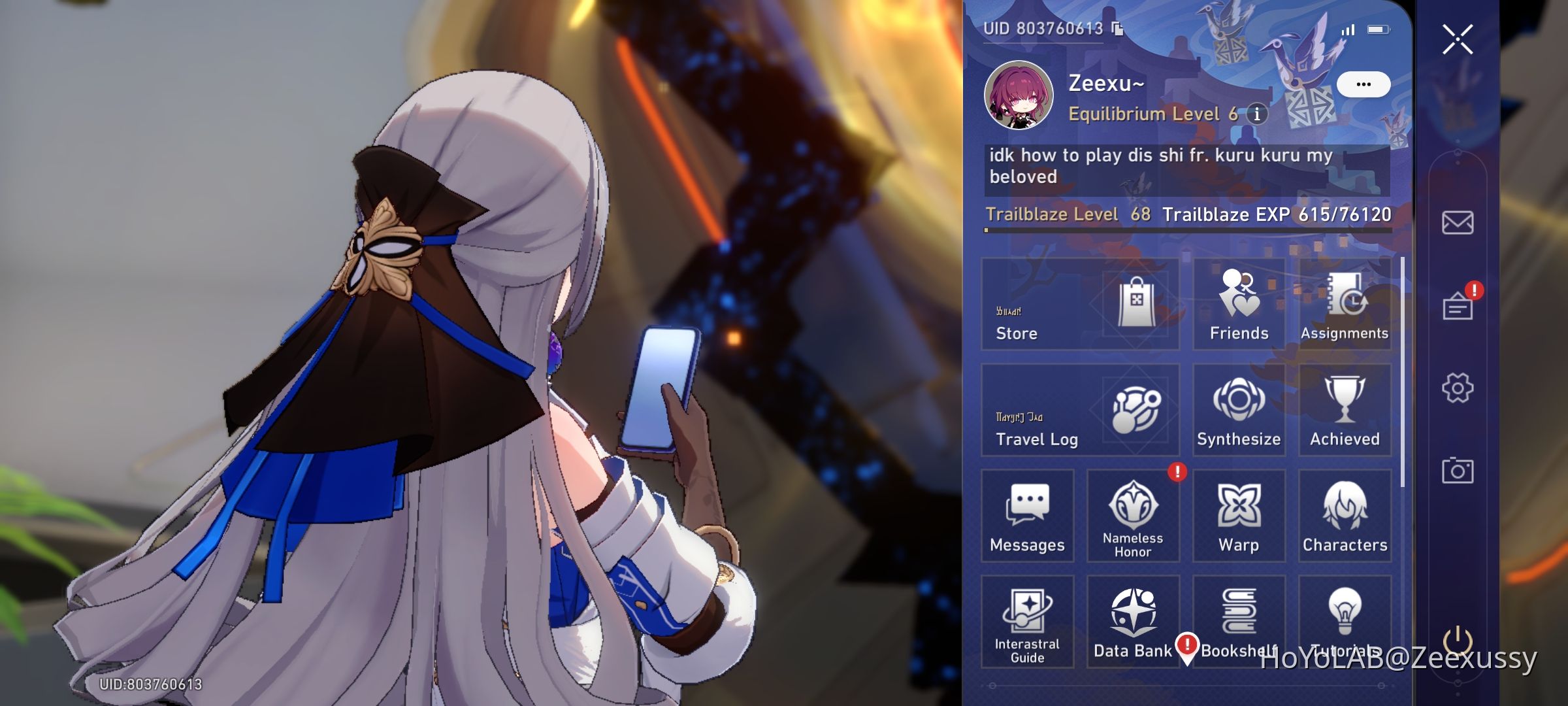View Achieved trophies
Viewport: 1568px width, 706px height.
click(x=1345, y=411)
